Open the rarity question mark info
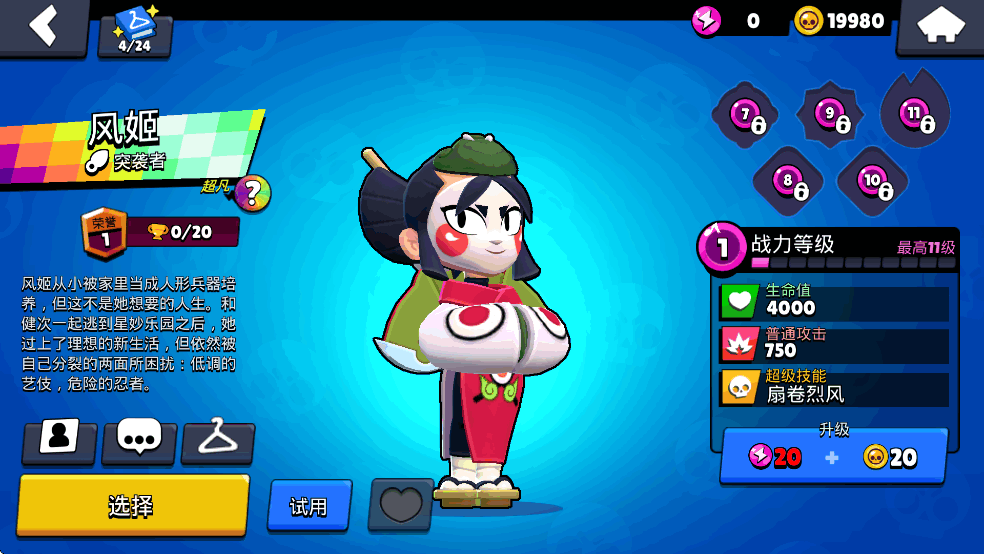This screenshot has height=554, width=984. [252, 193]
